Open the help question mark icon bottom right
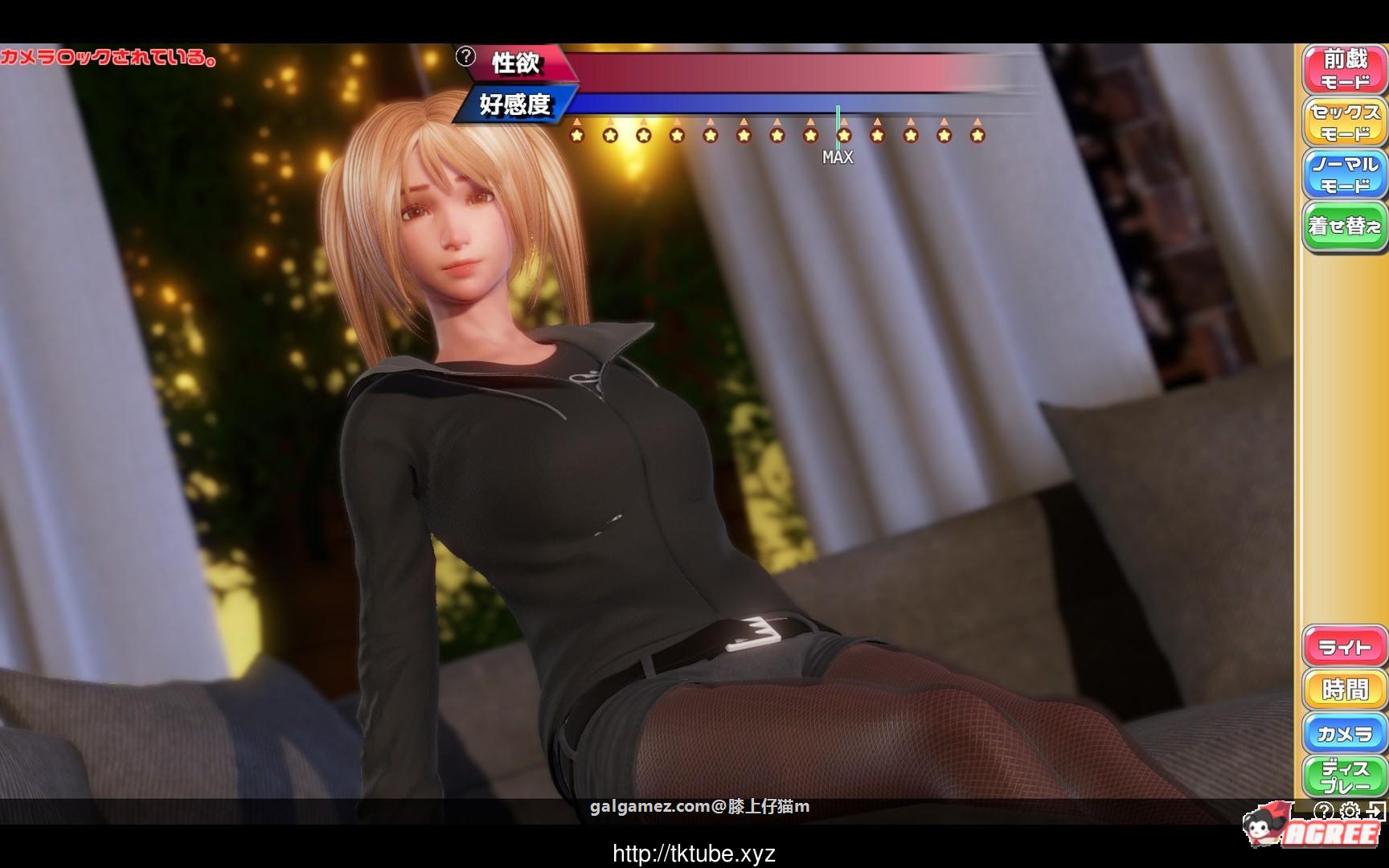 tap(1324, 811)
